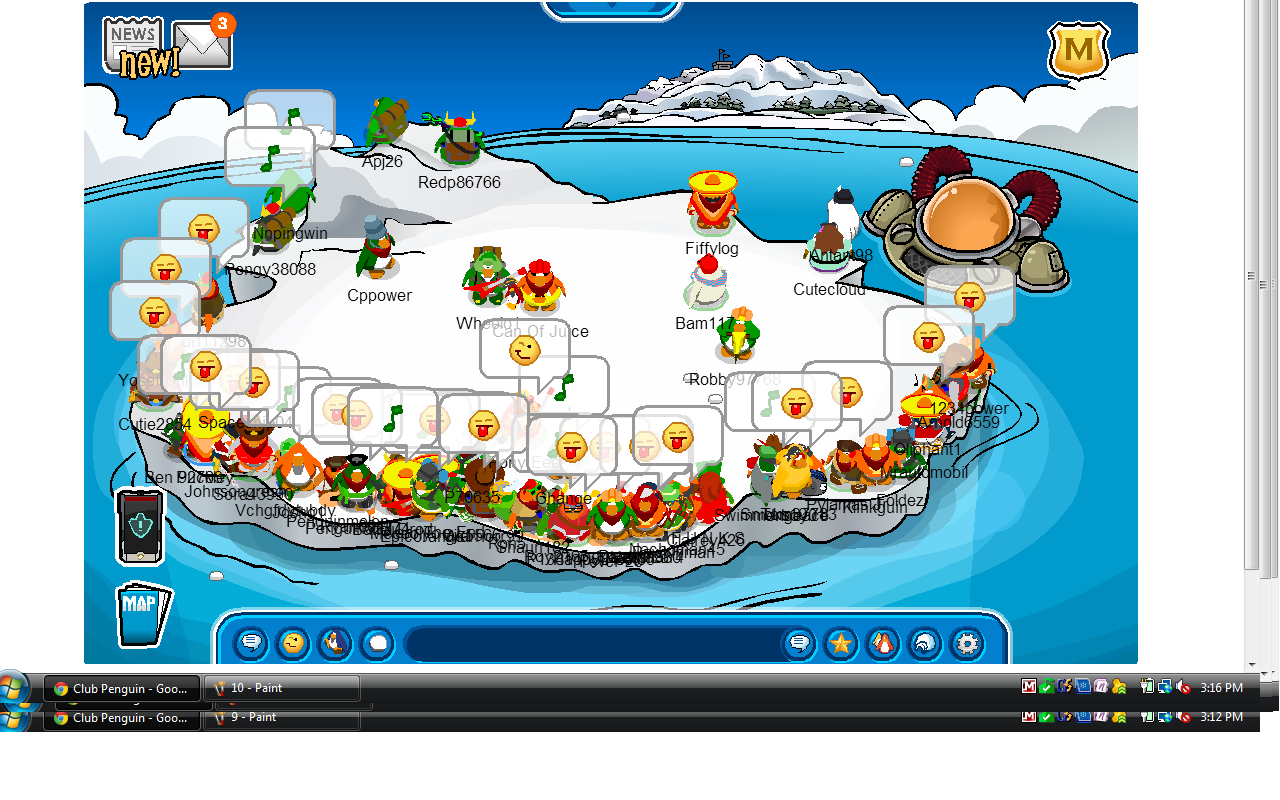Image resolution: width=1280 pixels, height=800 pixels.
Task: Open the mail envelope with 3 notifications
Action: point(202,45)
